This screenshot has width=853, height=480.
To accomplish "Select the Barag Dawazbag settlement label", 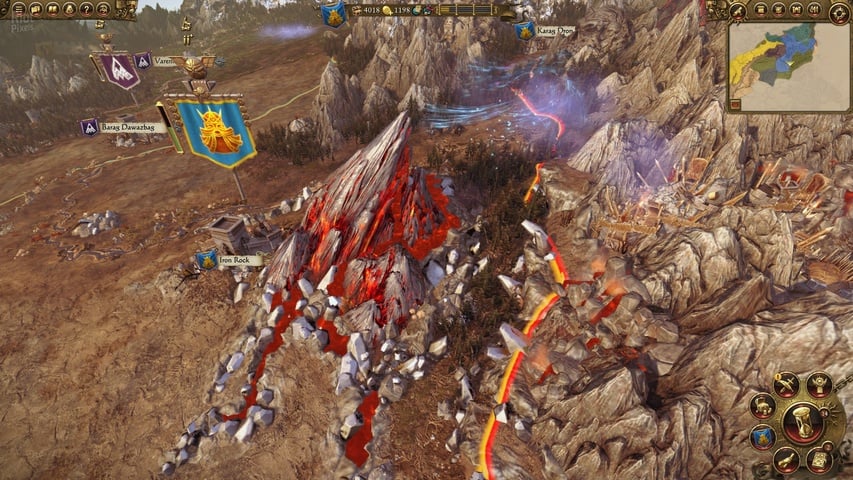I will pos(132,127).
